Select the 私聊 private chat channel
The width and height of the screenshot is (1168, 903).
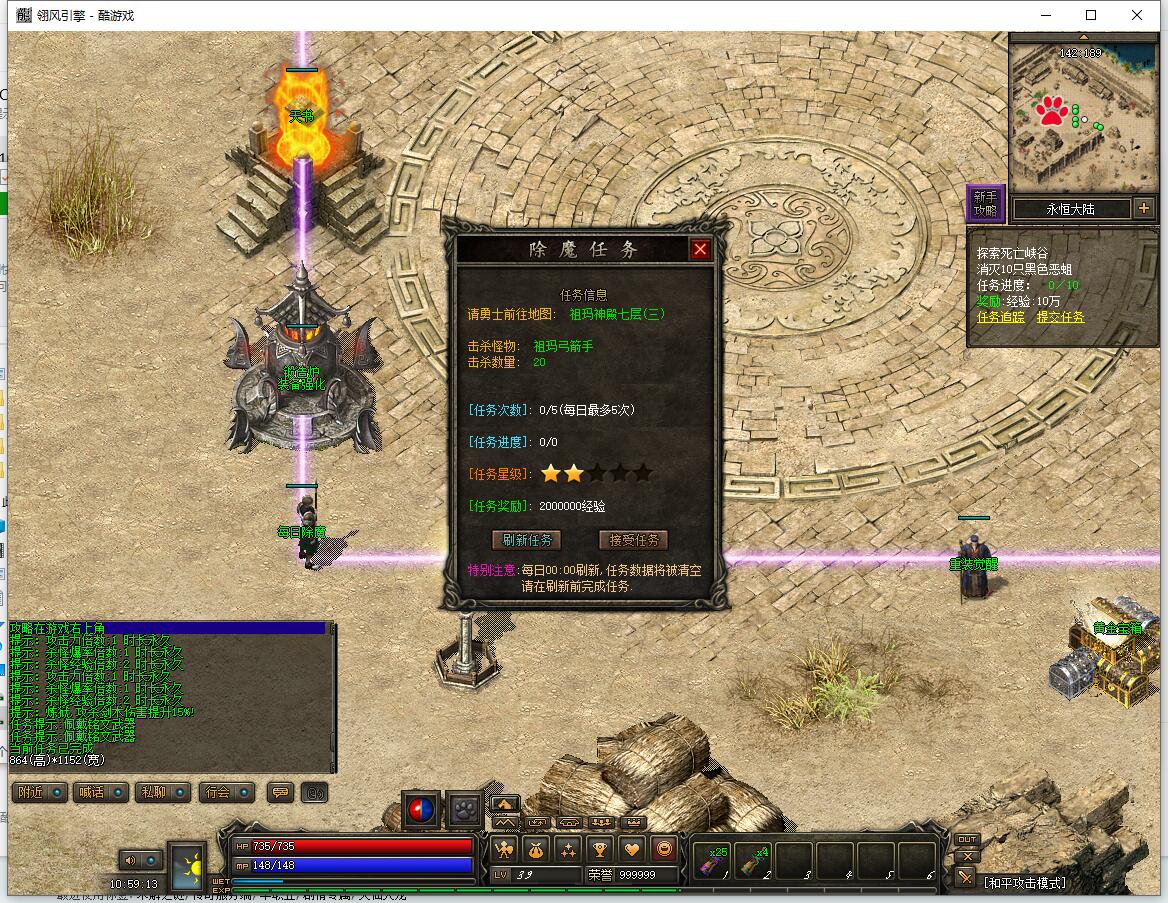[x=162, y=792]
